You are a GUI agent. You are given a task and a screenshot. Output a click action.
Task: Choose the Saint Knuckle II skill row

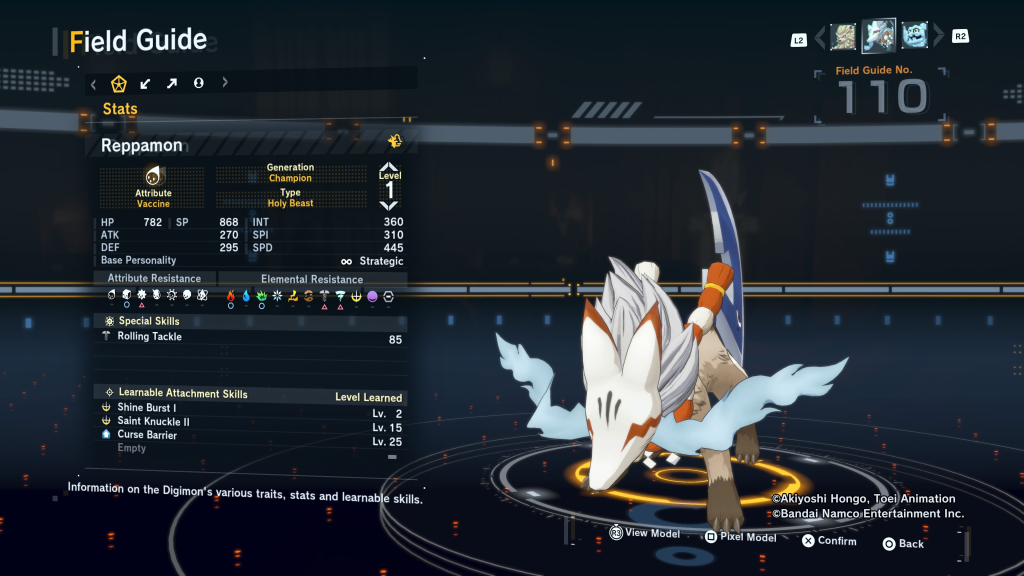153,422
